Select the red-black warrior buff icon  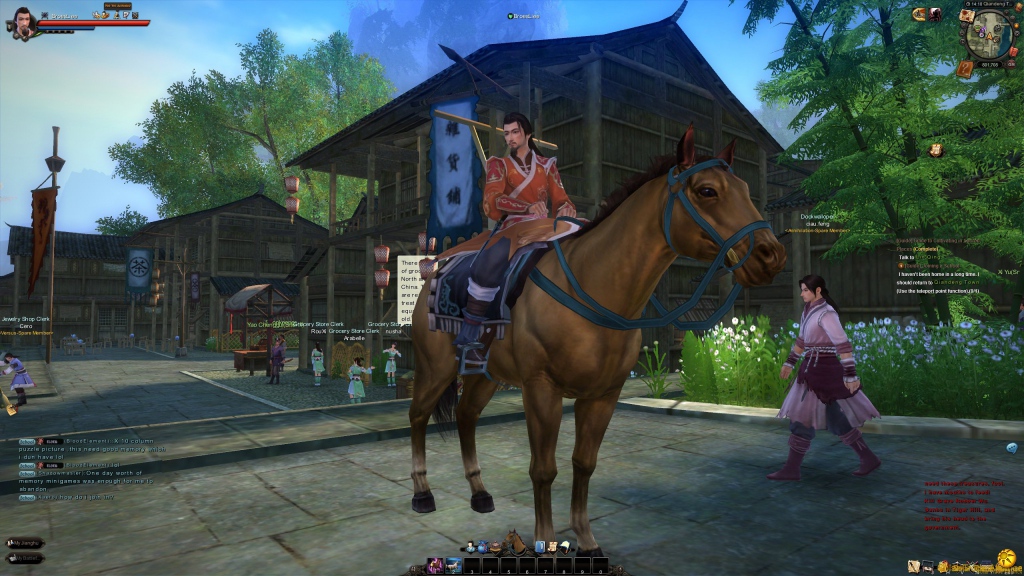tap(934, 14)
